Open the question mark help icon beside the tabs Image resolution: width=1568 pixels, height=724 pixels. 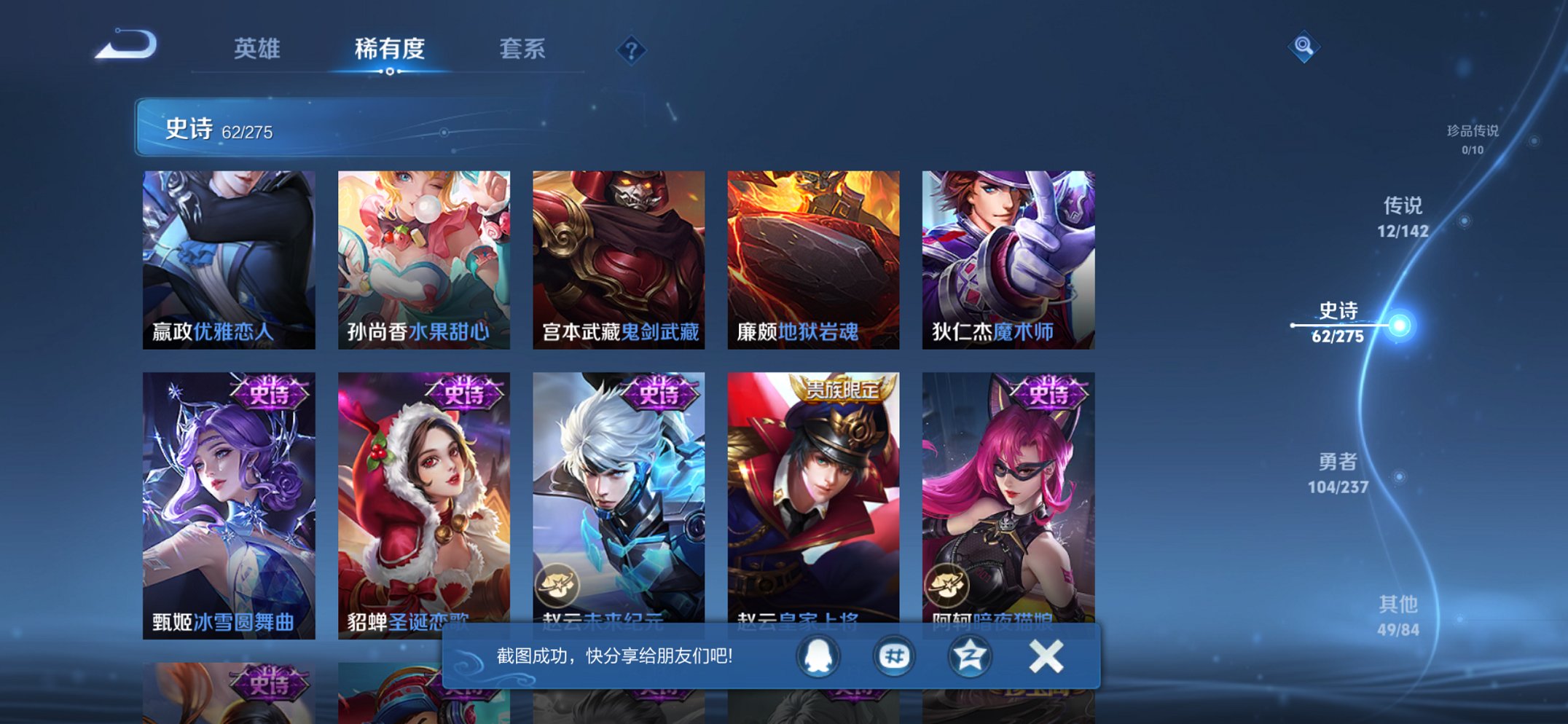[632, 50]
